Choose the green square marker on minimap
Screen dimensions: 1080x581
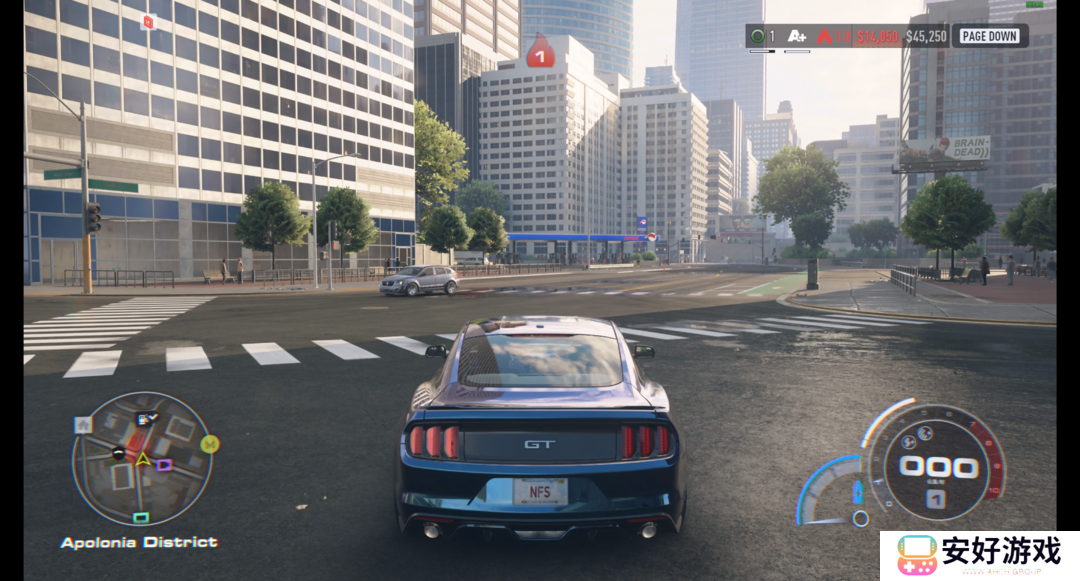141,517
